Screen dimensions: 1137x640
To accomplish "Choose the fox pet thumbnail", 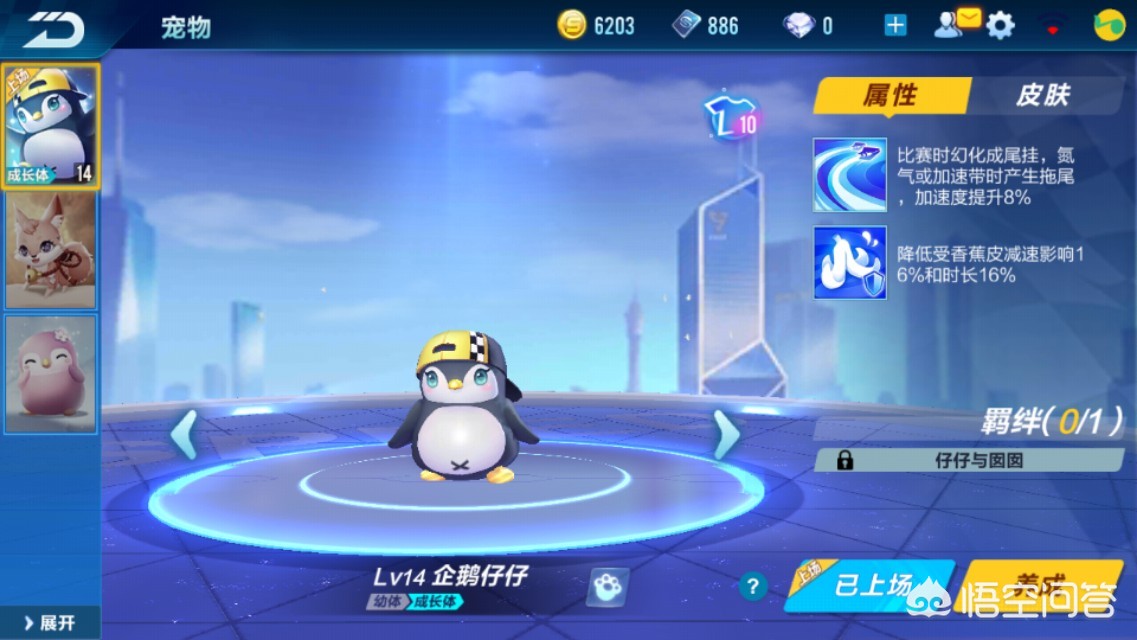I will click(x=50, y=250).
